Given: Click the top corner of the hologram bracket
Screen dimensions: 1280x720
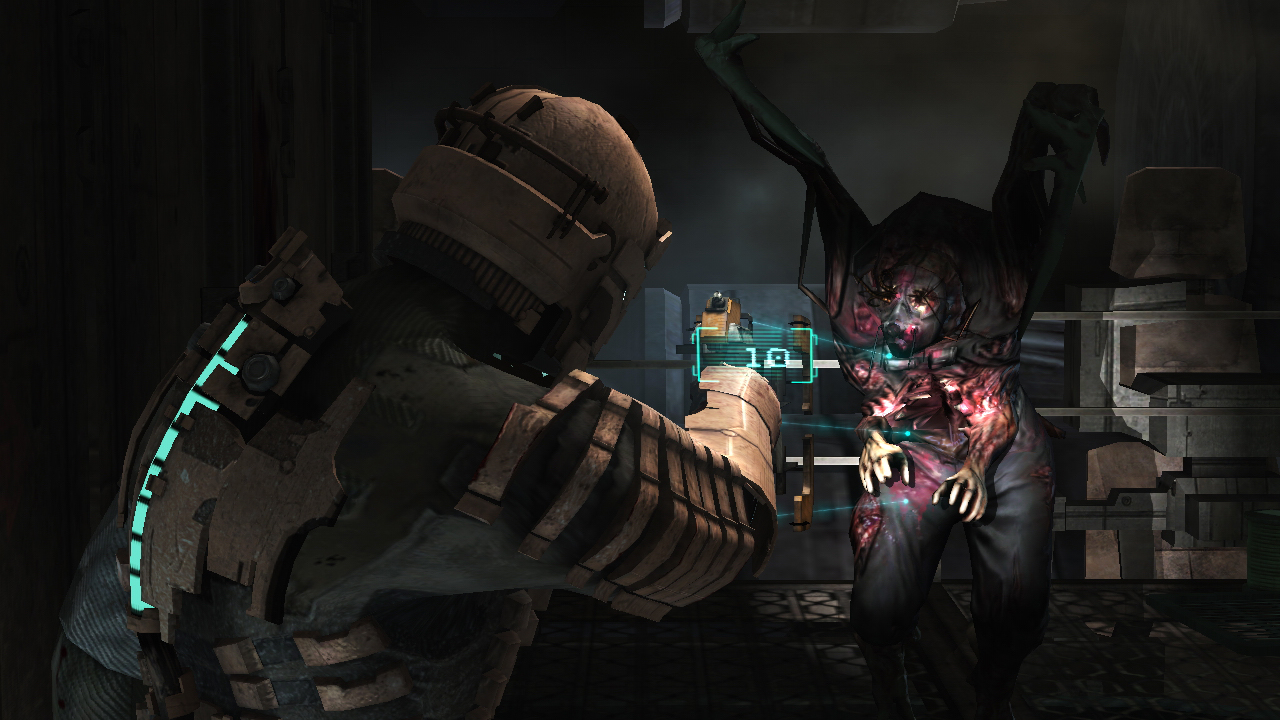Looking at the screenshot, I should (x=699, y=330).
